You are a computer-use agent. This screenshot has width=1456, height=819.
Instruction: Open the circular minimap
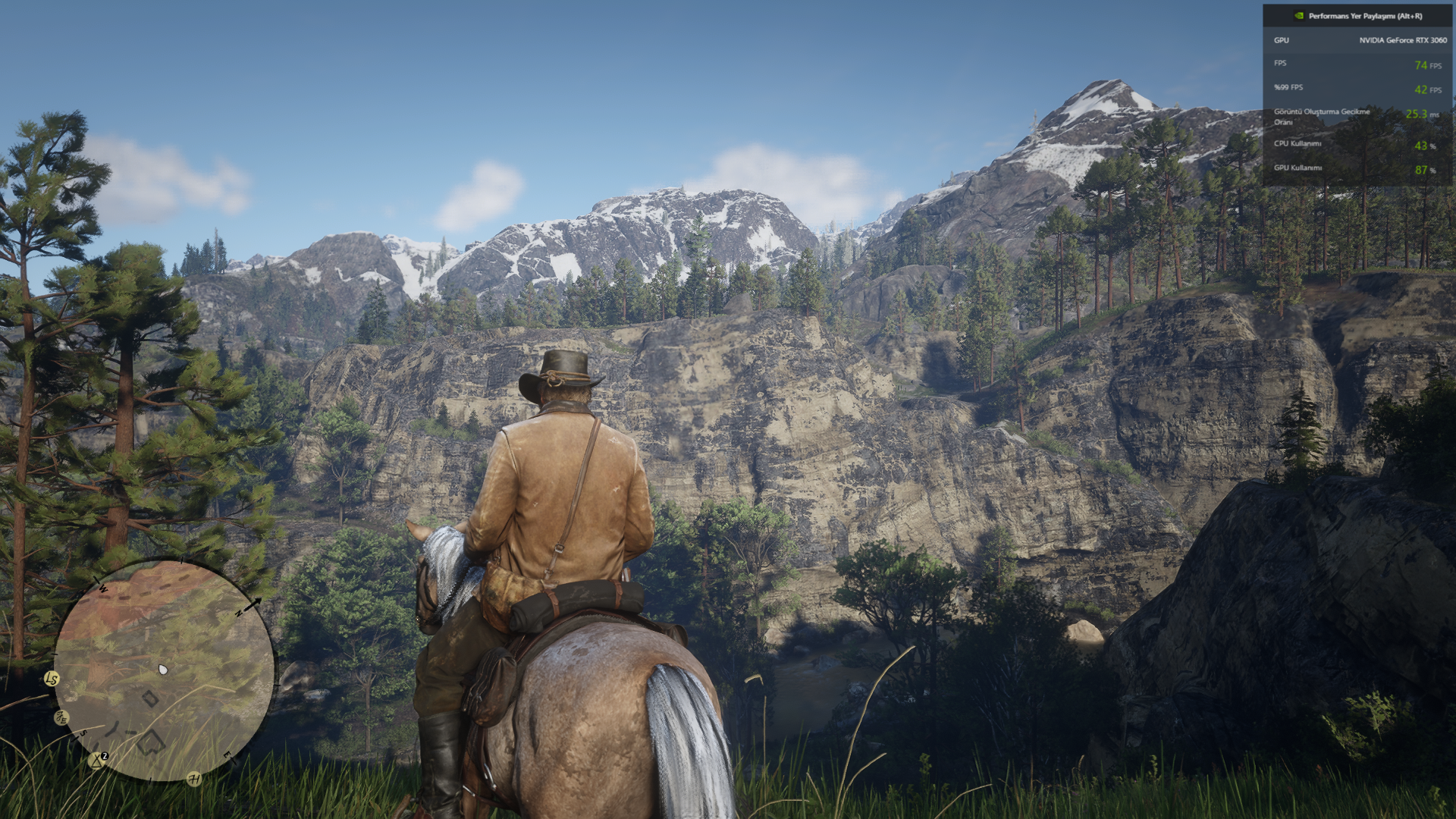click(x=164, y=670)
